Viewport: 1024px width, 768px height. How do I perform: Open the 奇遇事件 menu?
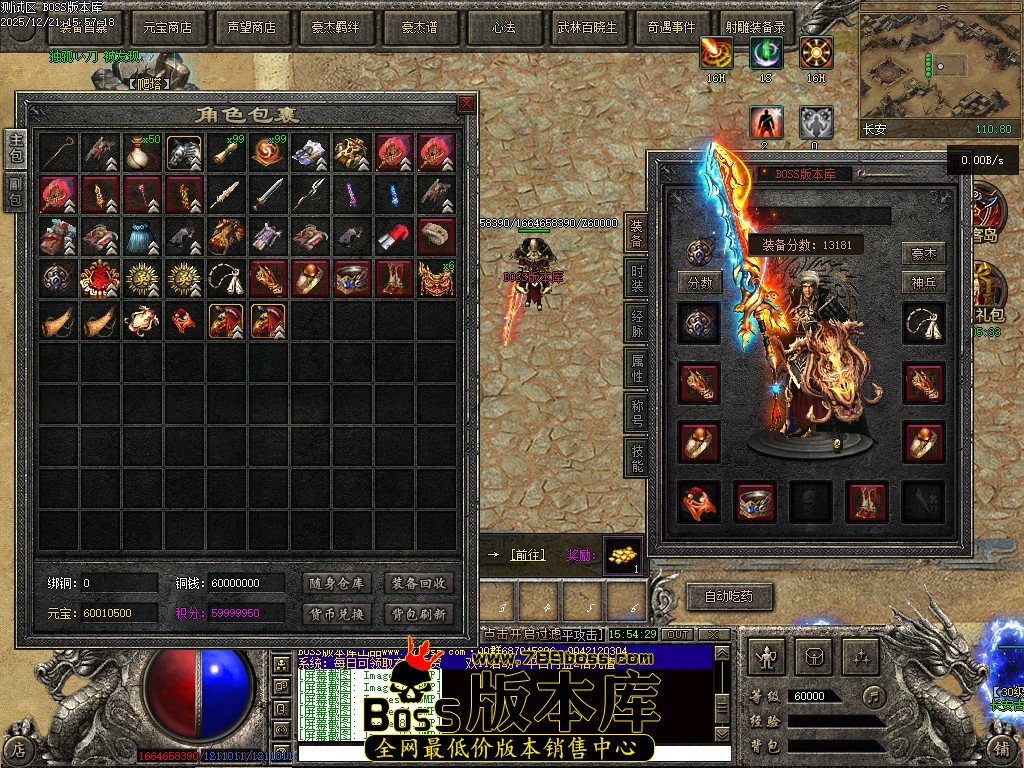pos(671,28)
